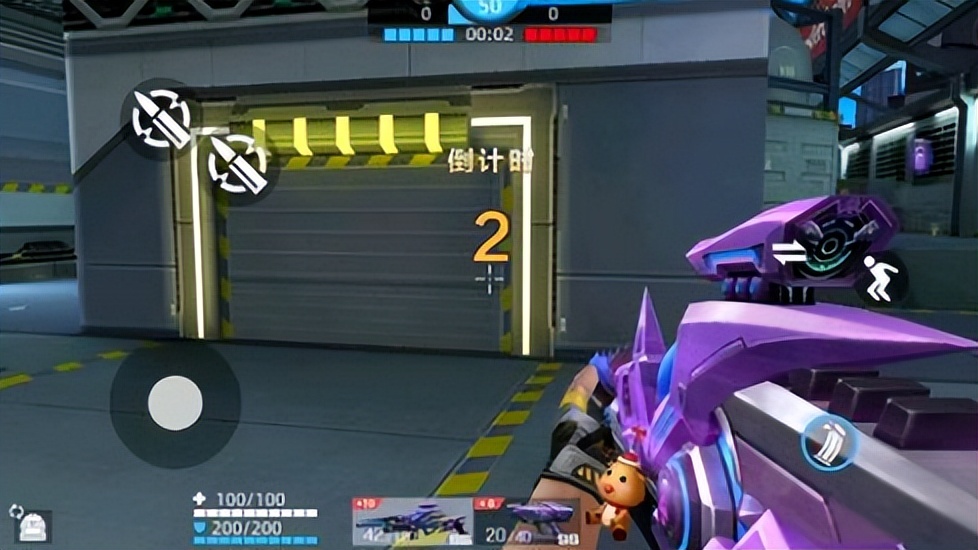Reload using the ammo magazine button
This screenshot has width=978, height=550.
tap(828, 441)
